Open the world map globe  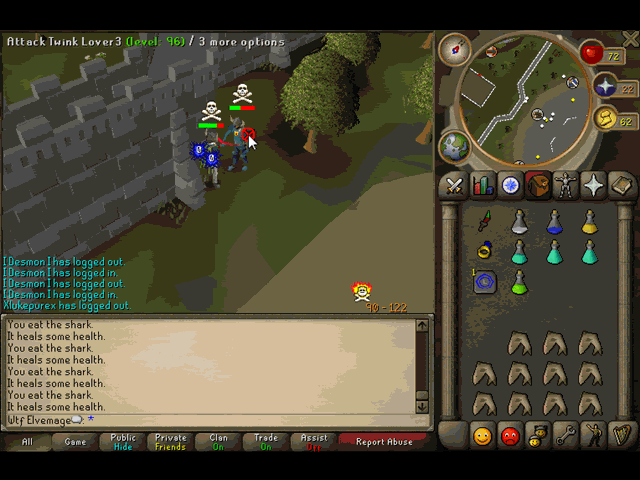pos(455,146)
